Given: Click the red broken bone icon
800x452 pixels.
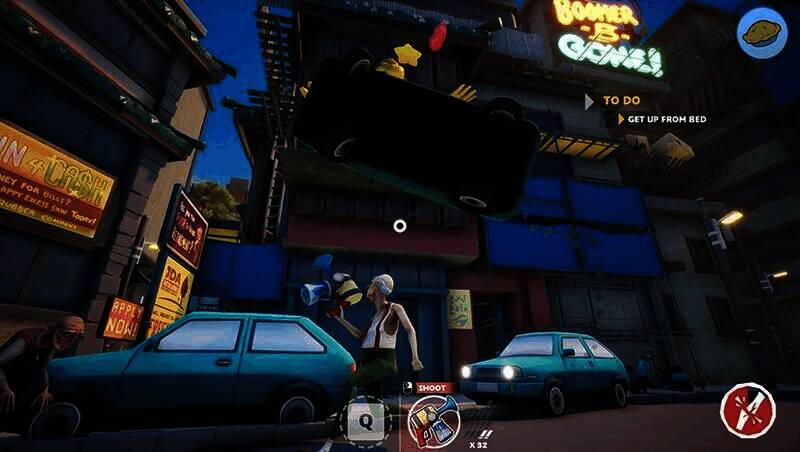Looking at the screenshot, I should click(x=747, y=409).
